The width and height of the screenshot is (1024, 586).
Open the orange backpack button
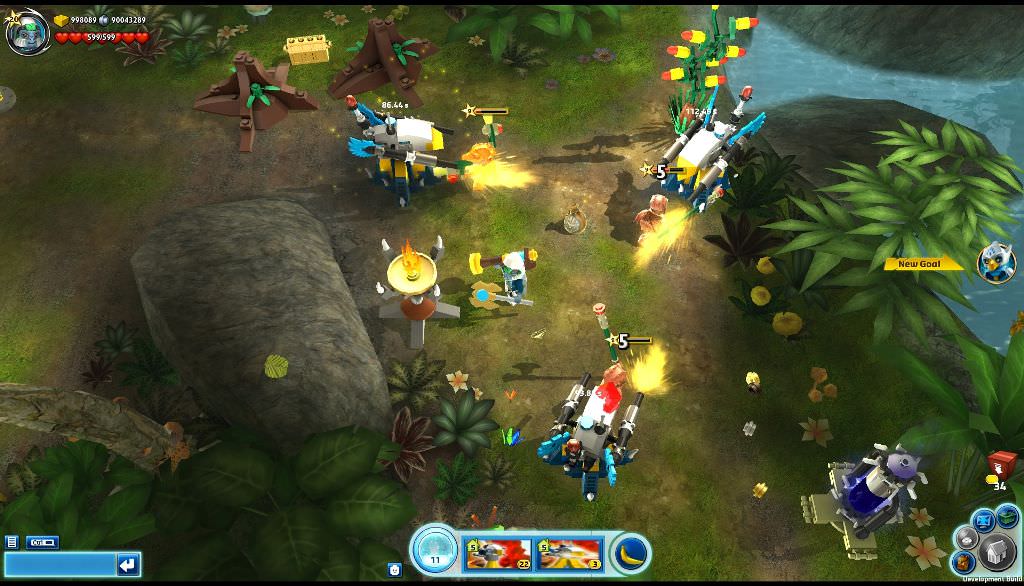tap(966, 561)
